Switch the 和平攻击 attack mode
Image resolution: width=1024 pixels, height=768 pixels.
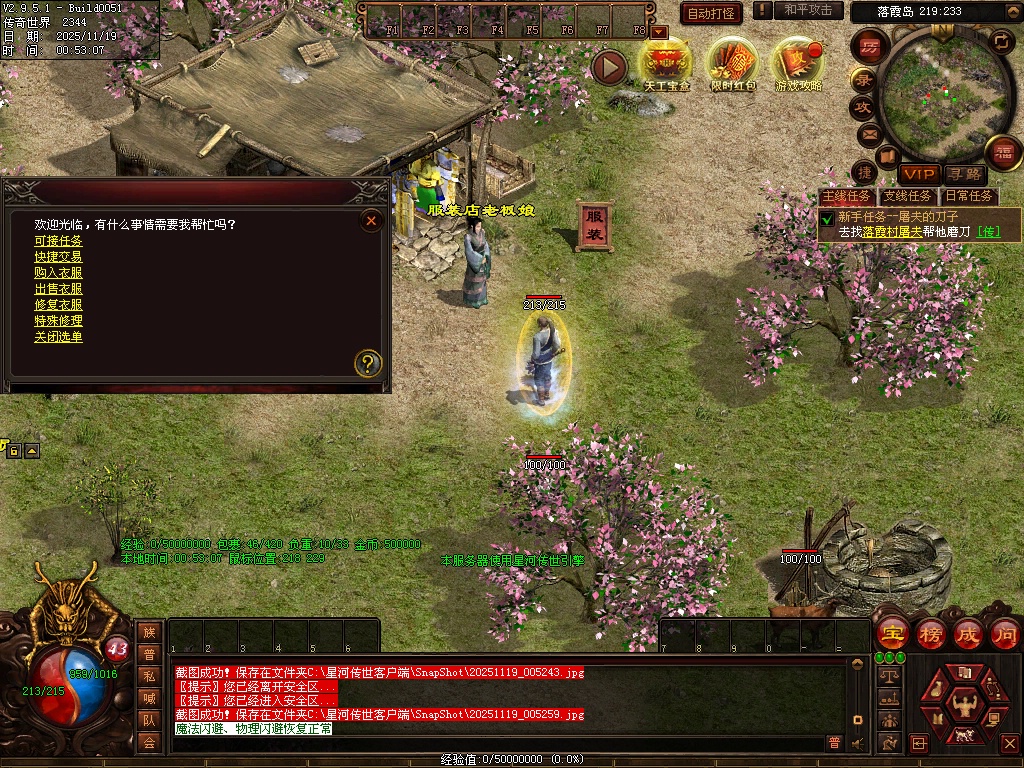pos(807,10)
